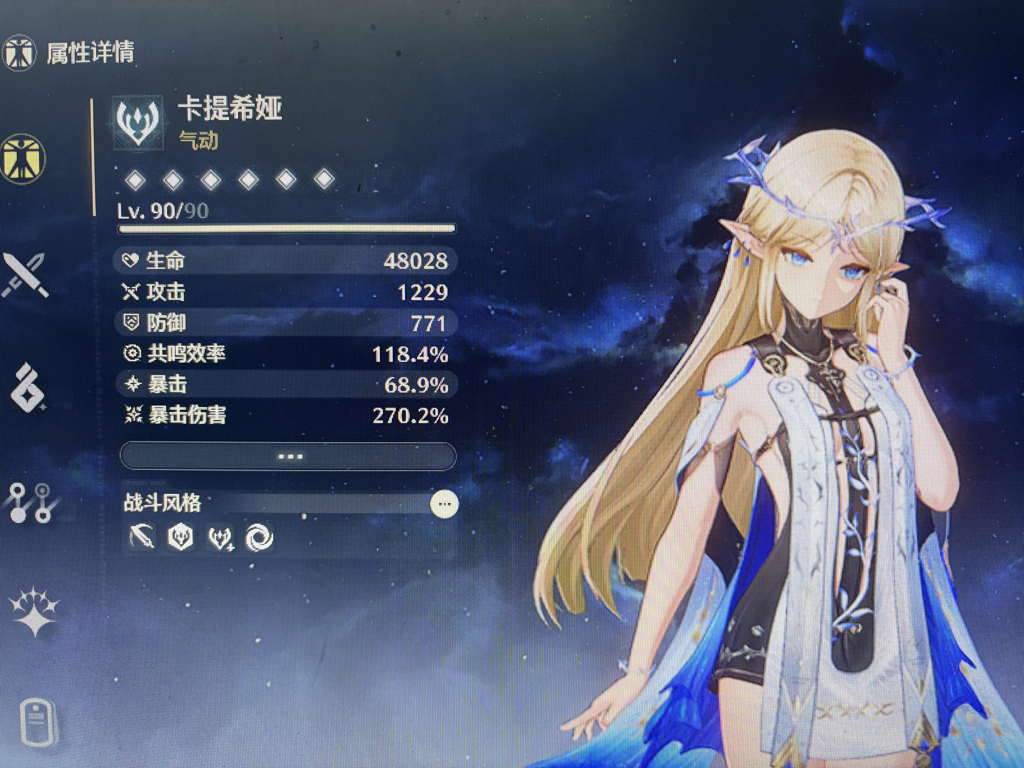The image size is (1024, 768).
Task: Select the hexagon shield combat style icon
Action: point(180,538)
